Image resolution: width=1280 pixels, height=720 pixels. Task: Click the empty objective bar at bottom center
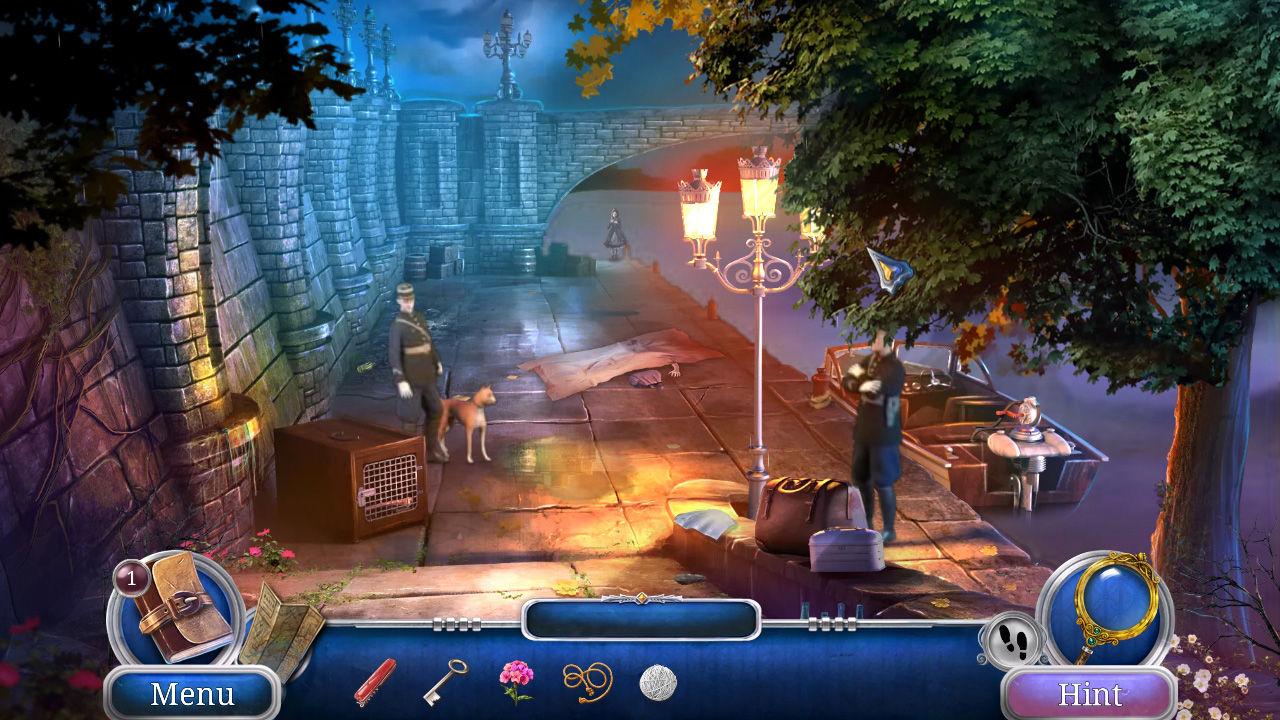tap(640, 620)
